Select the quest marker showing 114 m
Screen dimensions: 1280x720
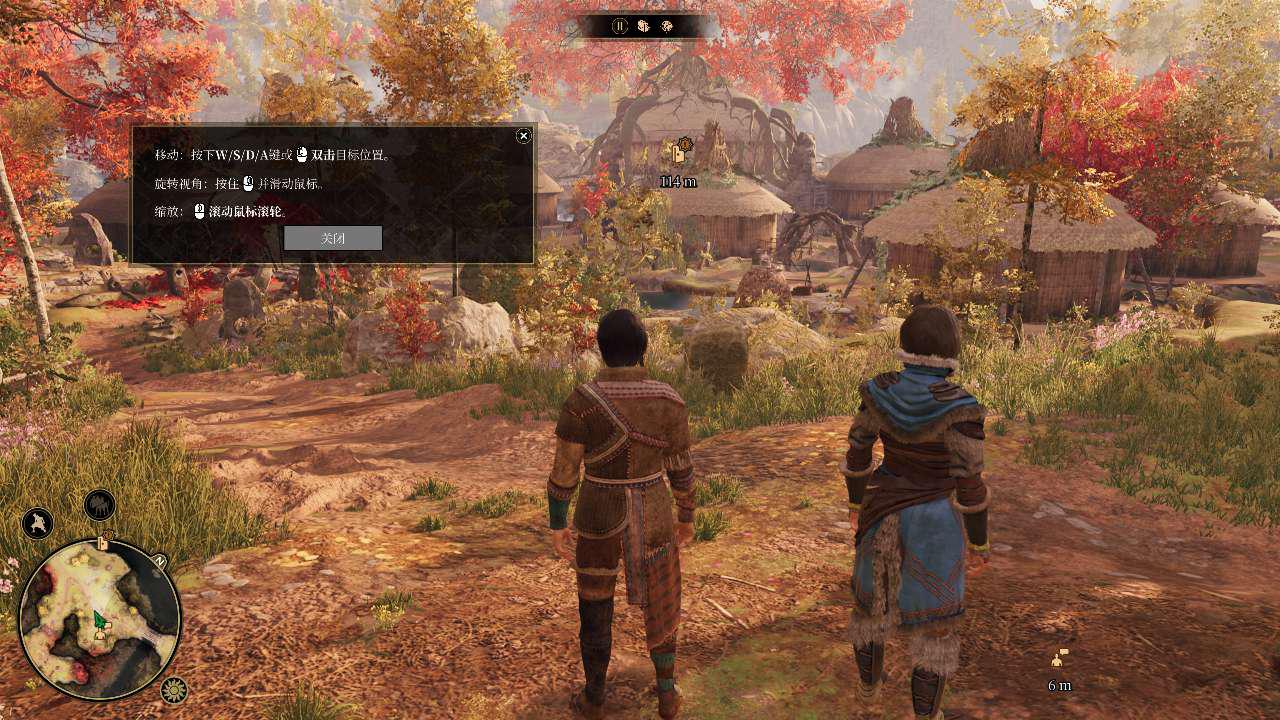pyautogui.click(x=680, y=153)
